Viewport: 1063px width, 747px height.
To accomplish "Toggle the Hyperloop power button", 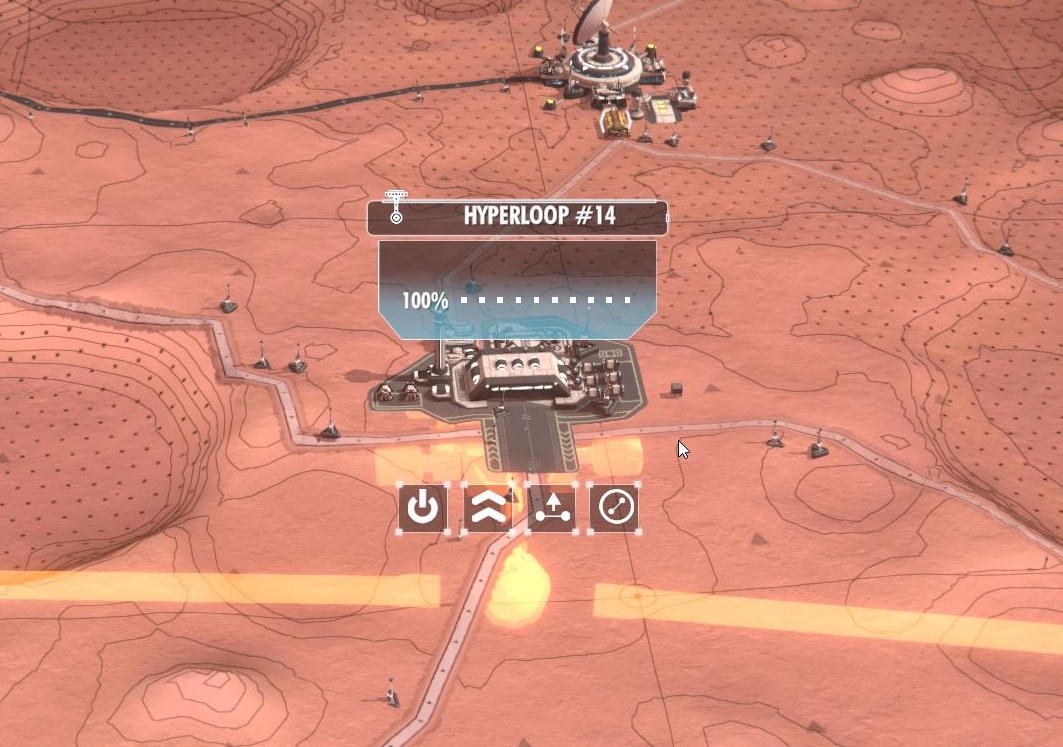I will point(423,508).
